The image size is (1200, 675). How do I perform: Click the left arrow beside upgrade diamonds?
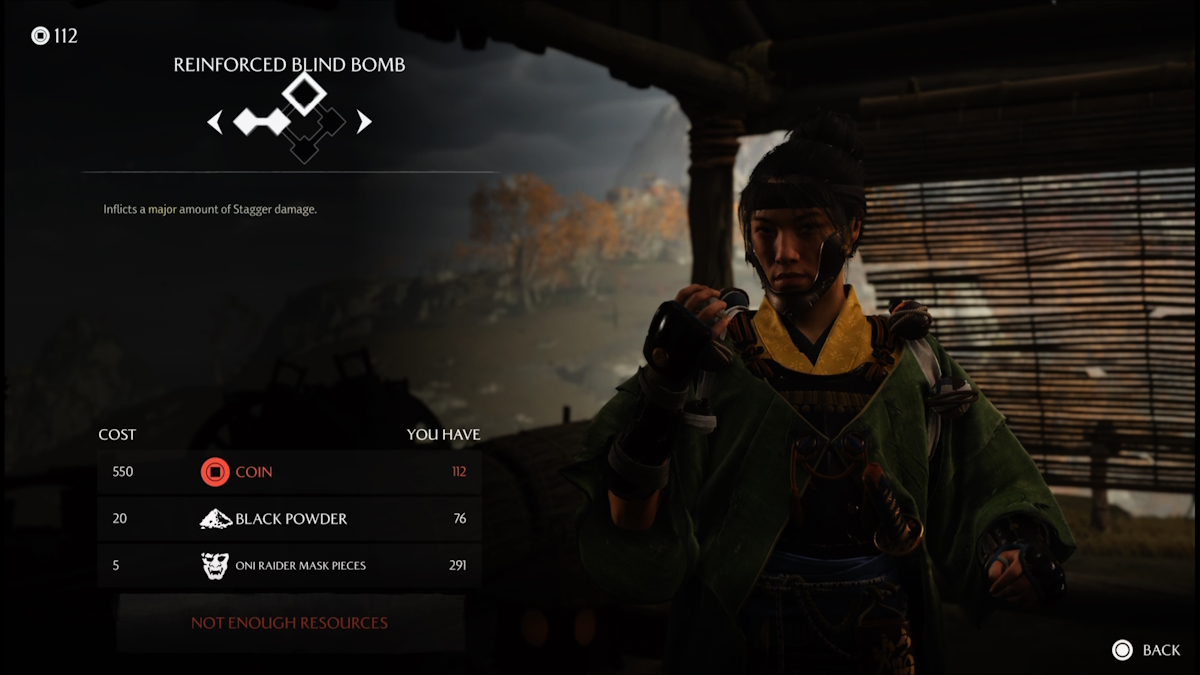(x=214, y=122)
